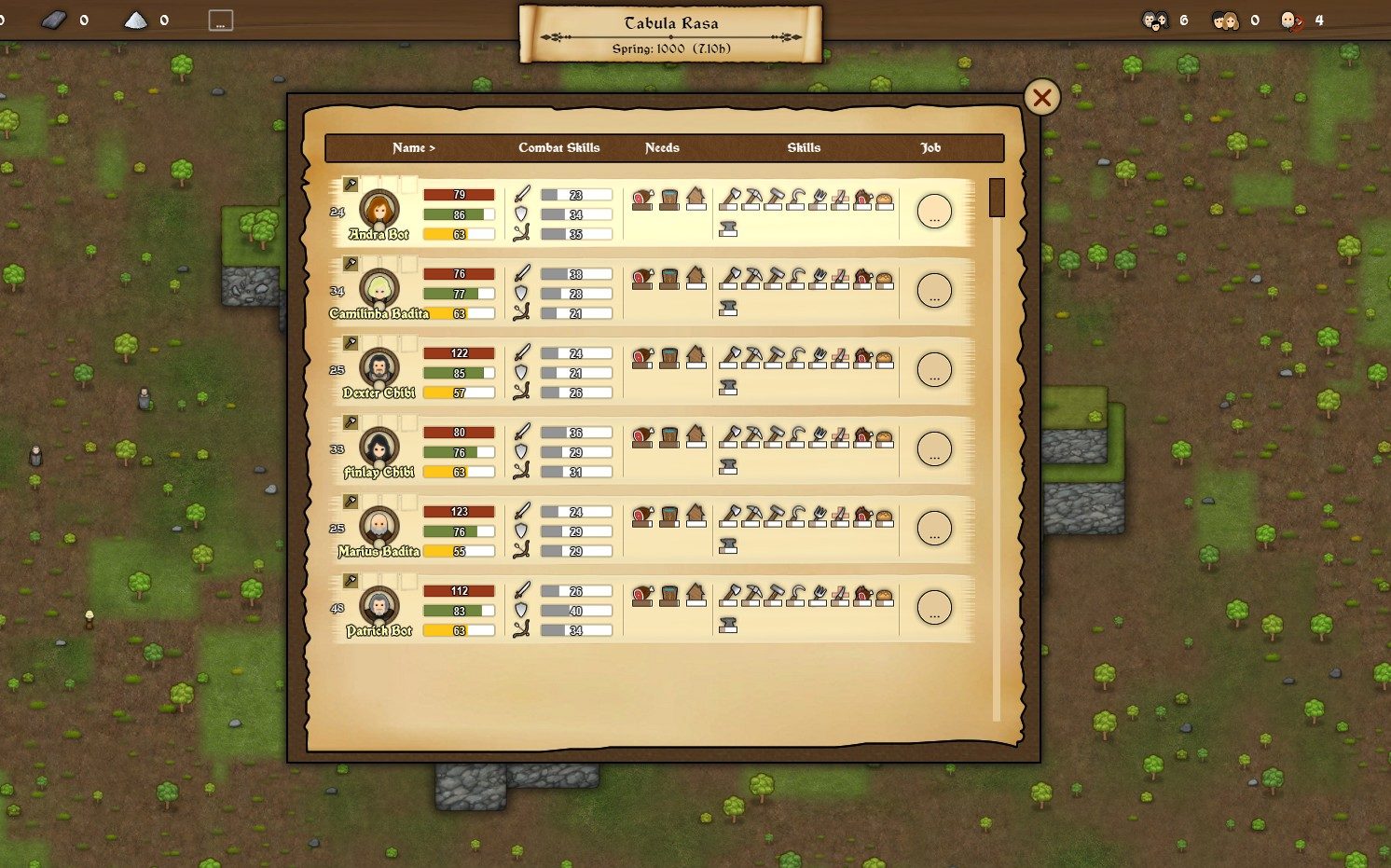
Task: Select Patrick Bot's portrait
Action: (379, 605)
